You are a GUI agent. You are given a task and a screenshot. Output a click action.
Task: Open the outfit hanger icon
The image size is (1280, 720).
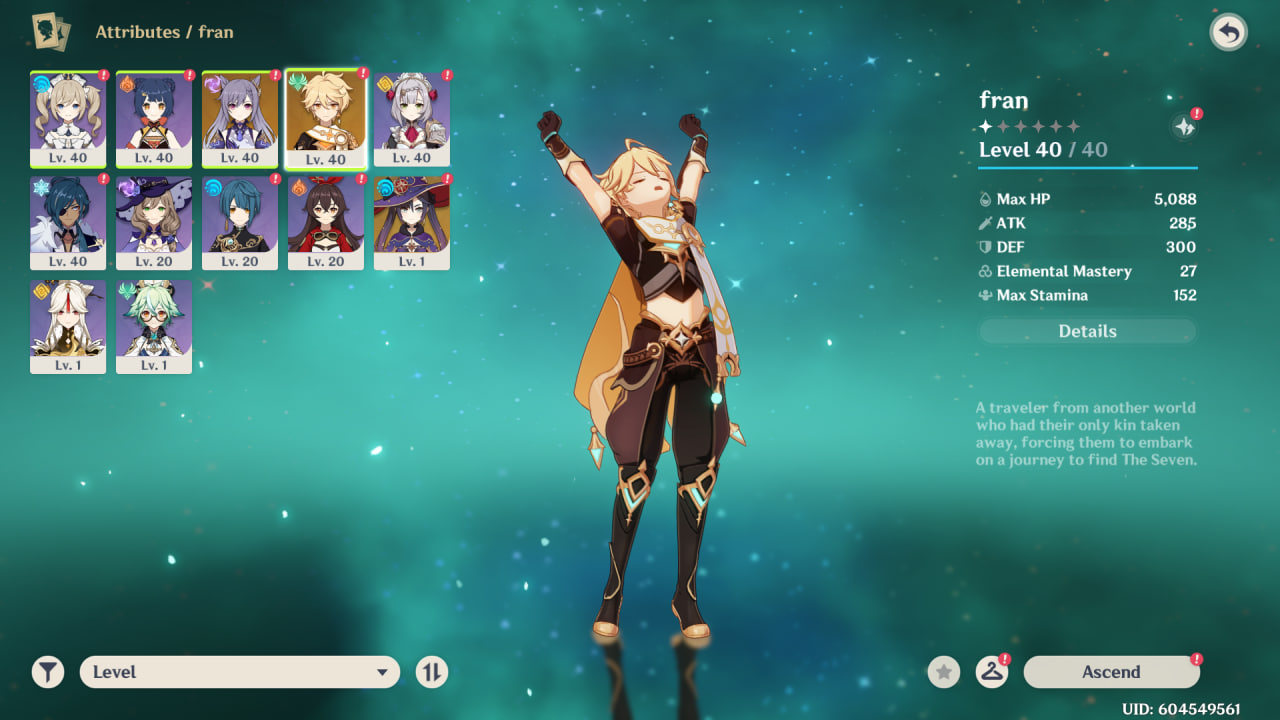(991, 672)
